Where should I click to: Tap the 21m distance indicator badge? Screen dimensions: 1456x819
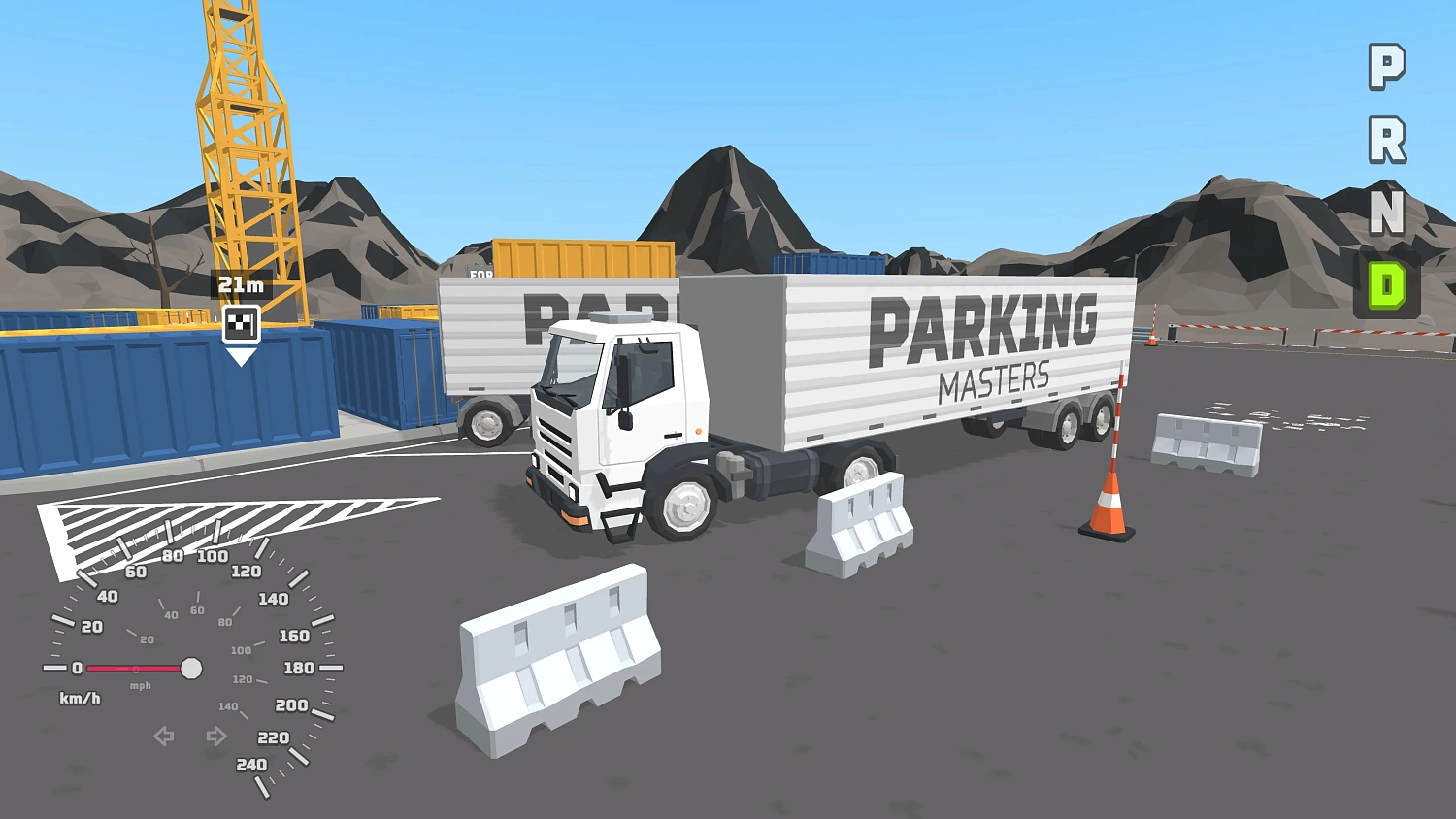(240, 284)
